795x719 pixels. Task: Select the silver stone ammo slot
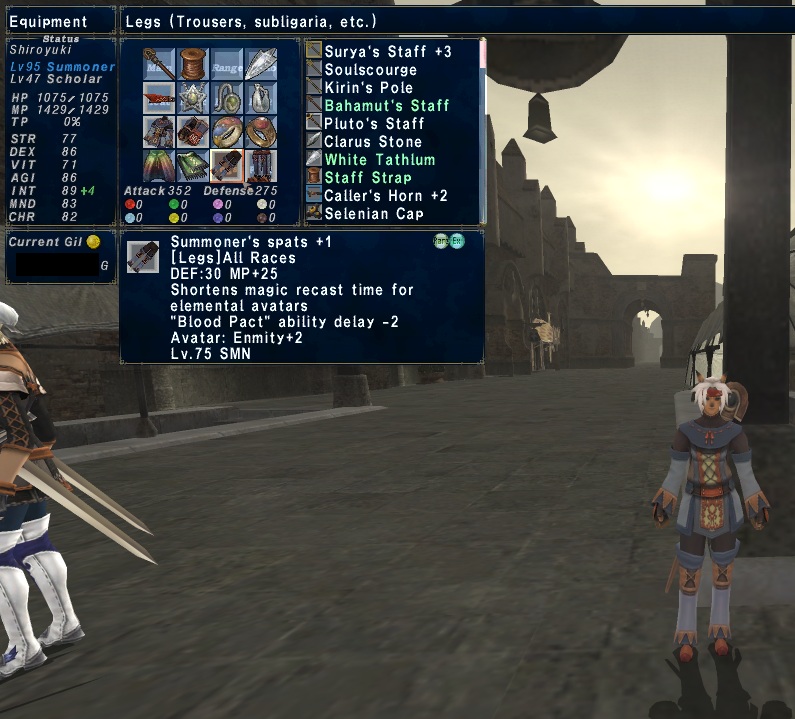tap(261, 64)
